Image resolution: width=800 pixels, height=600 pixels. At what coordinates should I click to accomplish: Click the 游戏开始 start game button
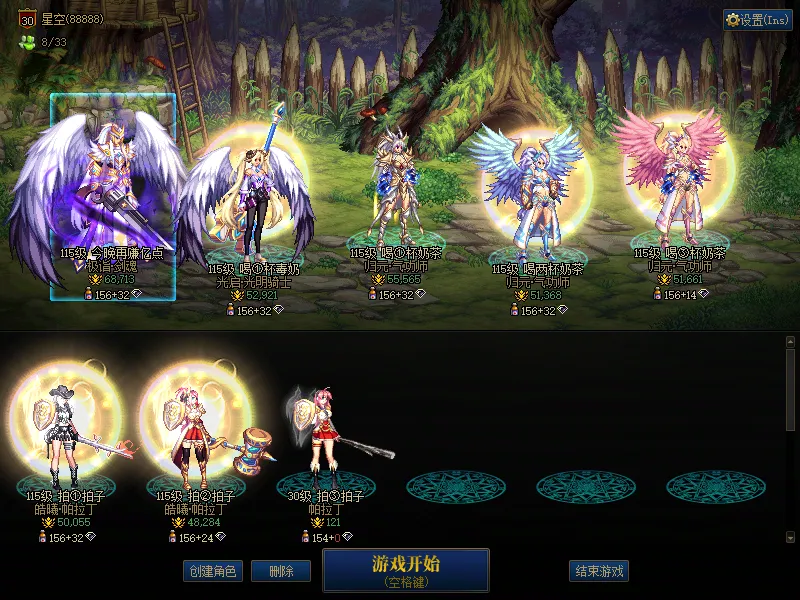(406, 569)
